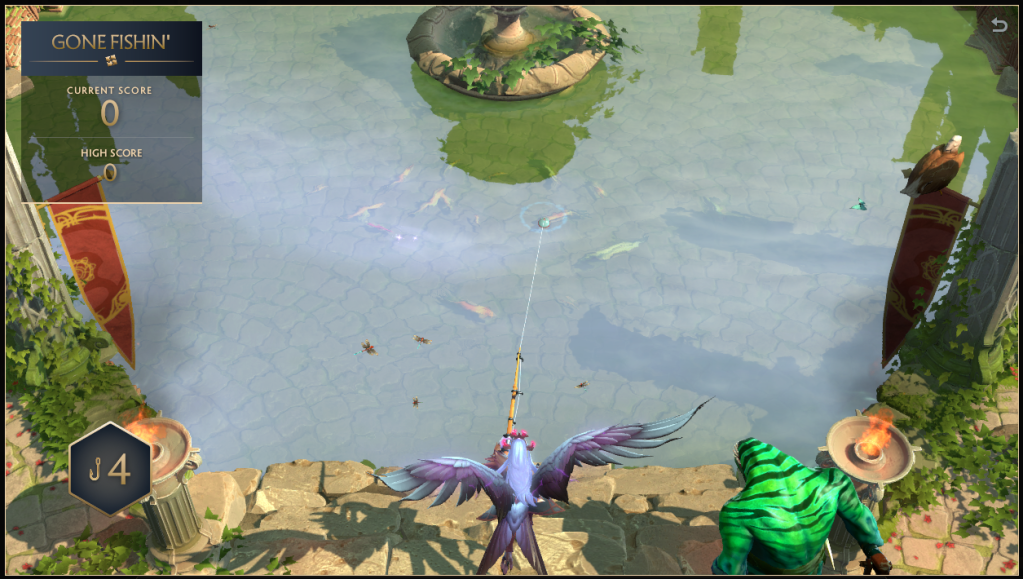The width and height of the screenshot is (1023, 579).
Task: Exit the minigame with the return arrow
Action: [998, 25]
